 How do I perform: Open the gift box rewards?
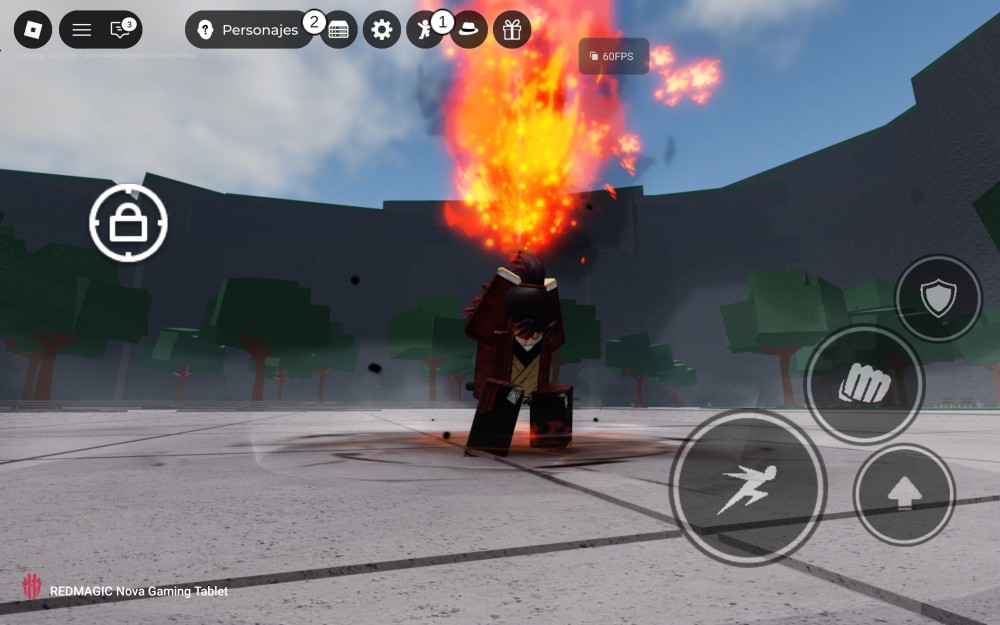point(512,30)
